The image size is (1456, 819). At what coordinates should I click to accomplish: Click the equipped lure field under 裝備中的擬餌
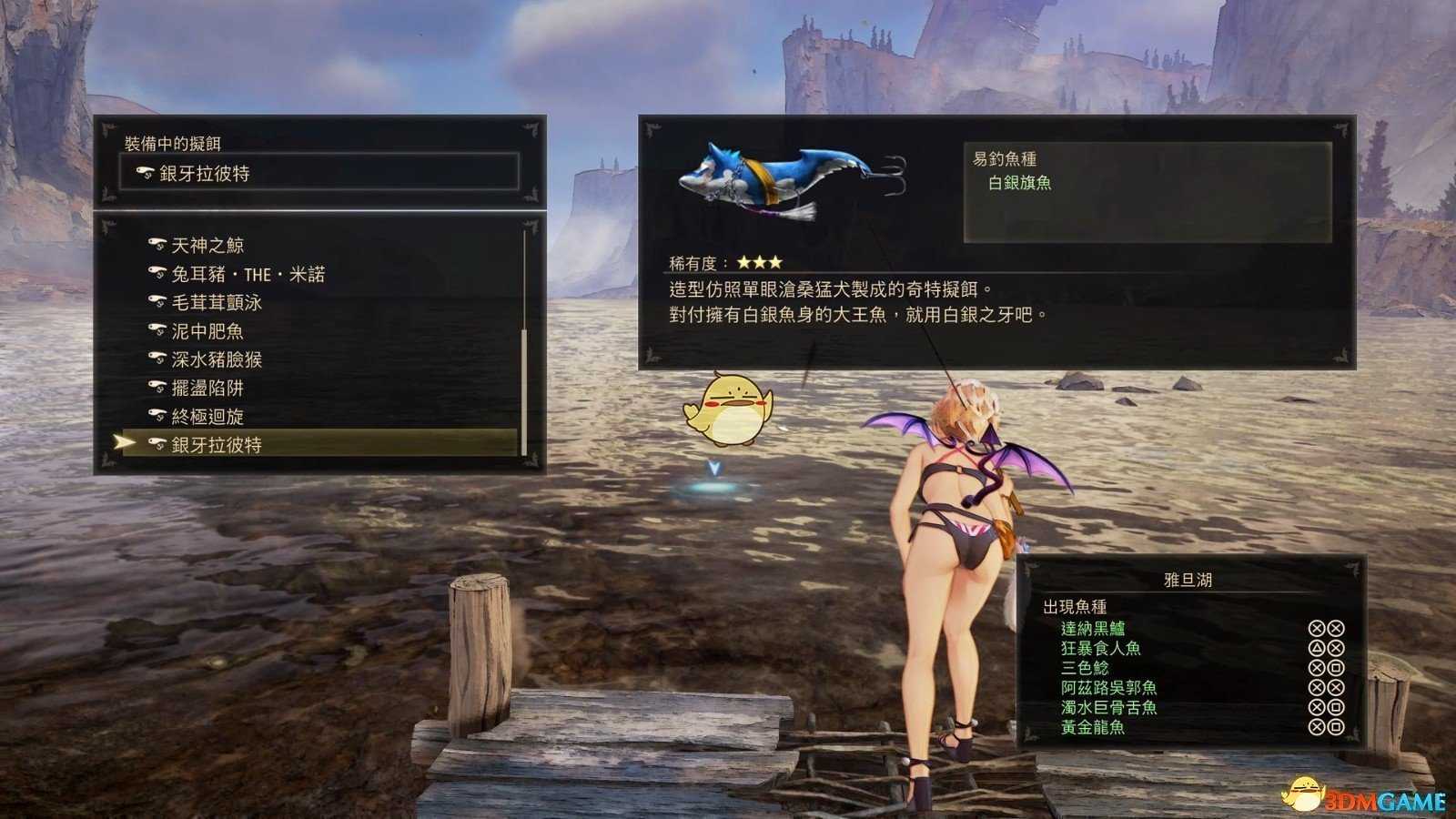(x=318, y=173)
